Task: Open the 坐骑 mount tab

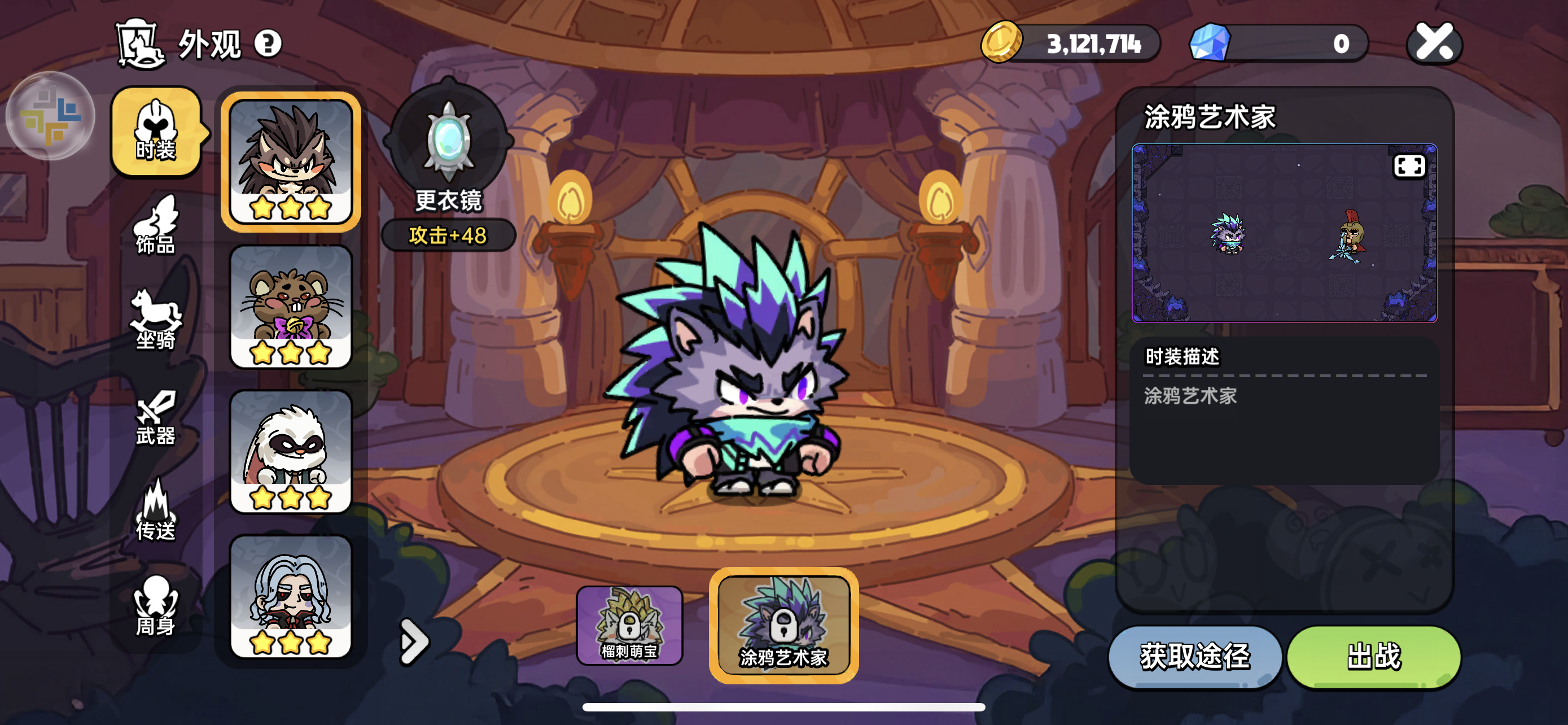Action: 156,320
